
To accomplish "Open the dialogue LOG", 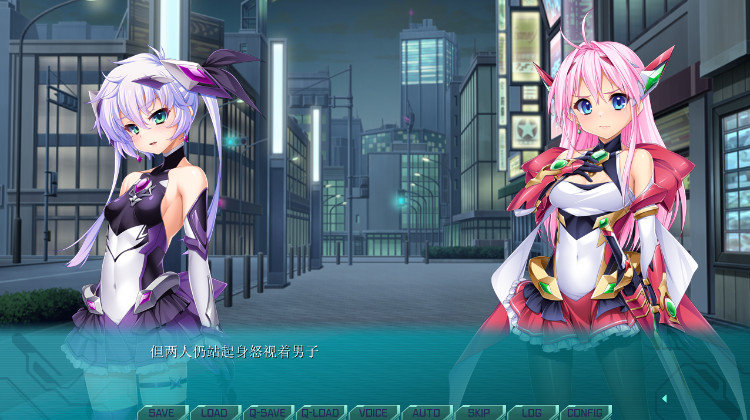I will tap(531, 412).
